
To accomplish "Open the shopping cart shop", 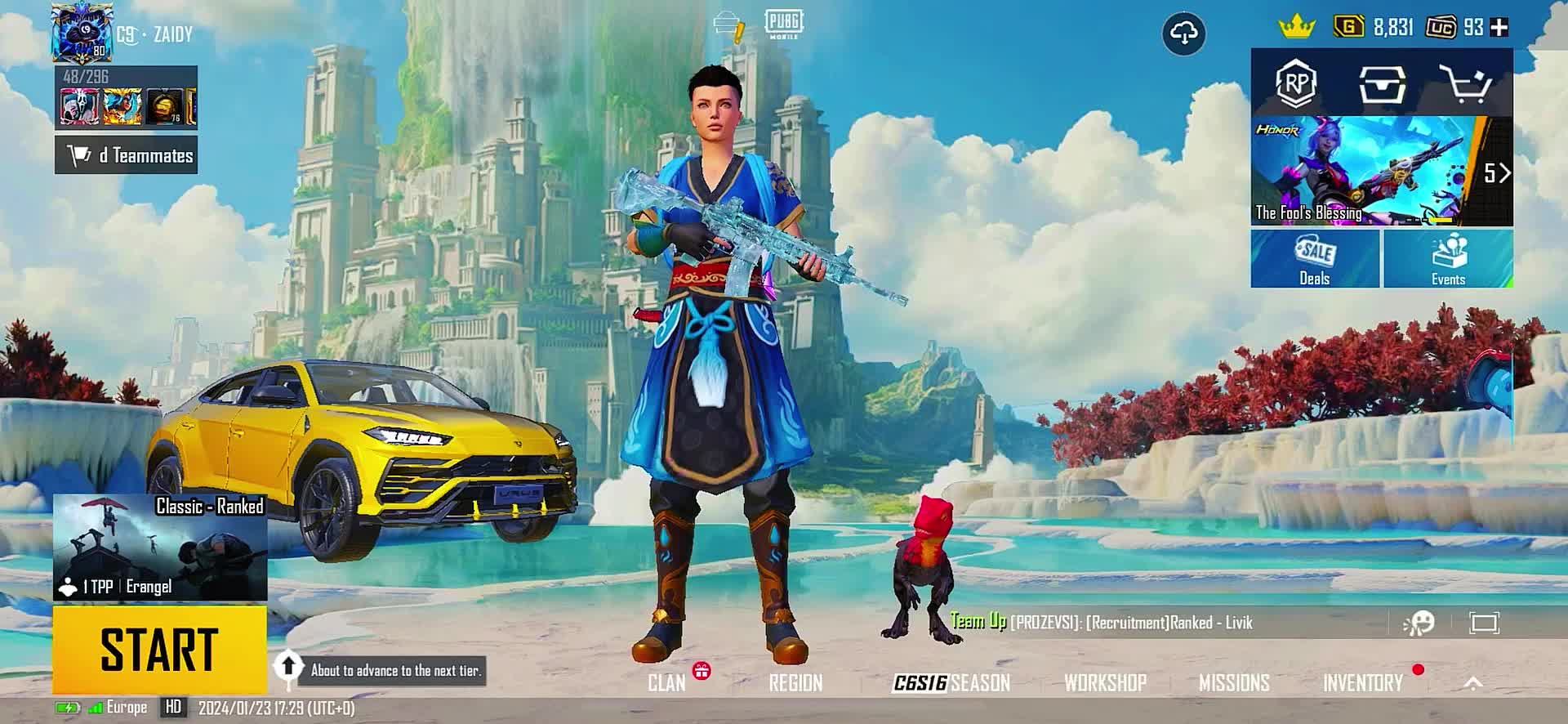I will (1465, 83).
